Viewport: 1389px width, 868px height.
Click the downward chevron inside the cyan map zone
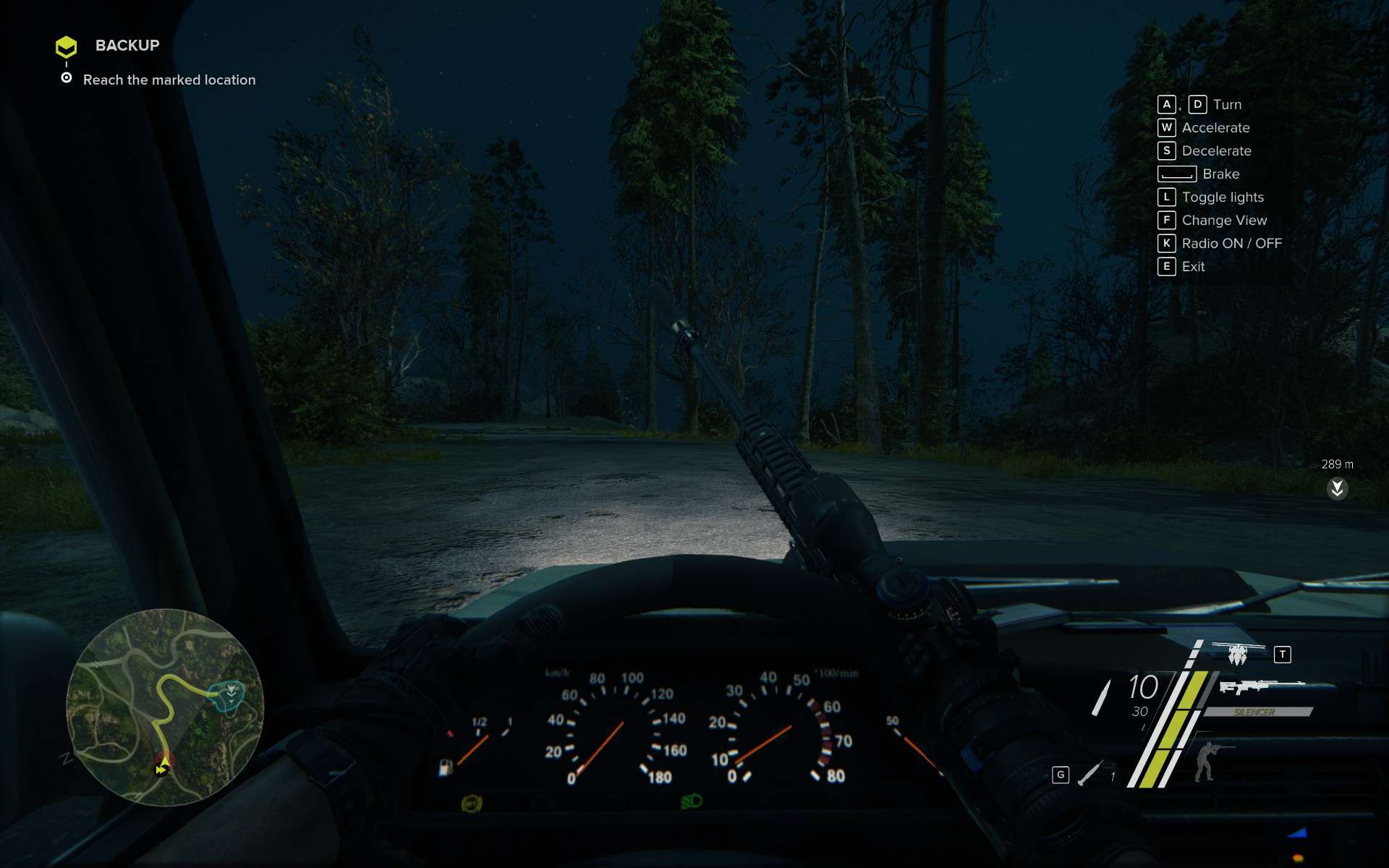pyautogui.click(x=230, y=693)
